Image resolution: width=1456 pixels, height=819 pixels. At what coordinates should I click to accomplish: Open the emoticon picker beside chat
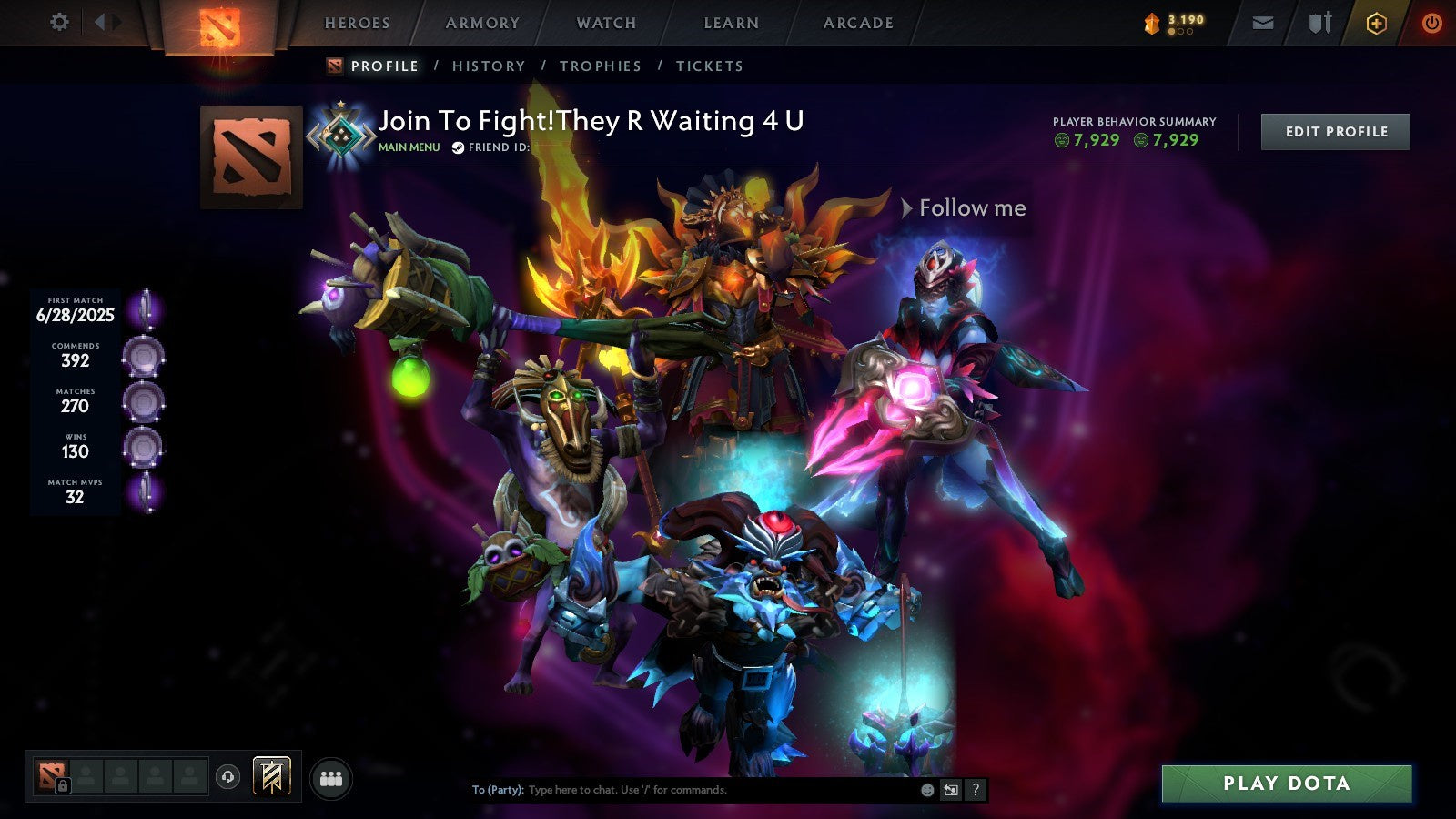coord(925,790)
